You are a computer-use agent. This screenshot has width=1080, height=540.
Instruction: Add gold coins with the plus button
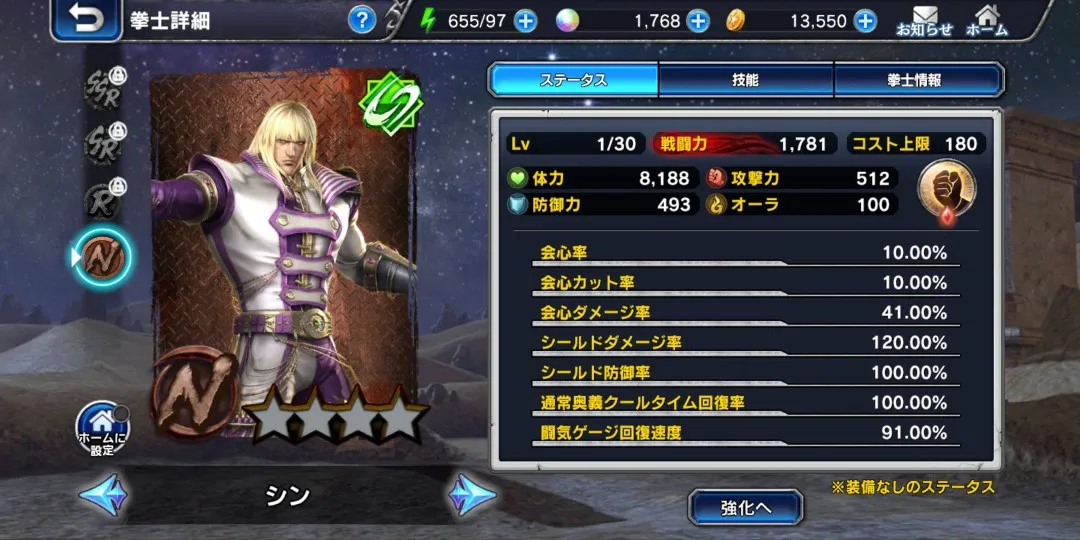pos(865,21)
